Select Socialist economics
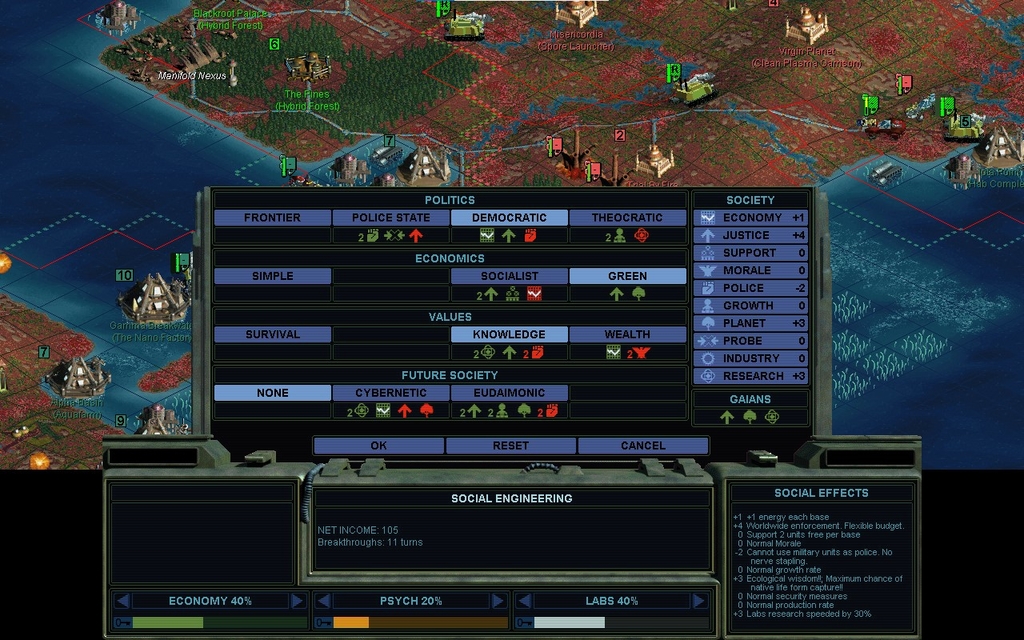The height and width of the screenshot is (640, 1024). pos(509,276)
